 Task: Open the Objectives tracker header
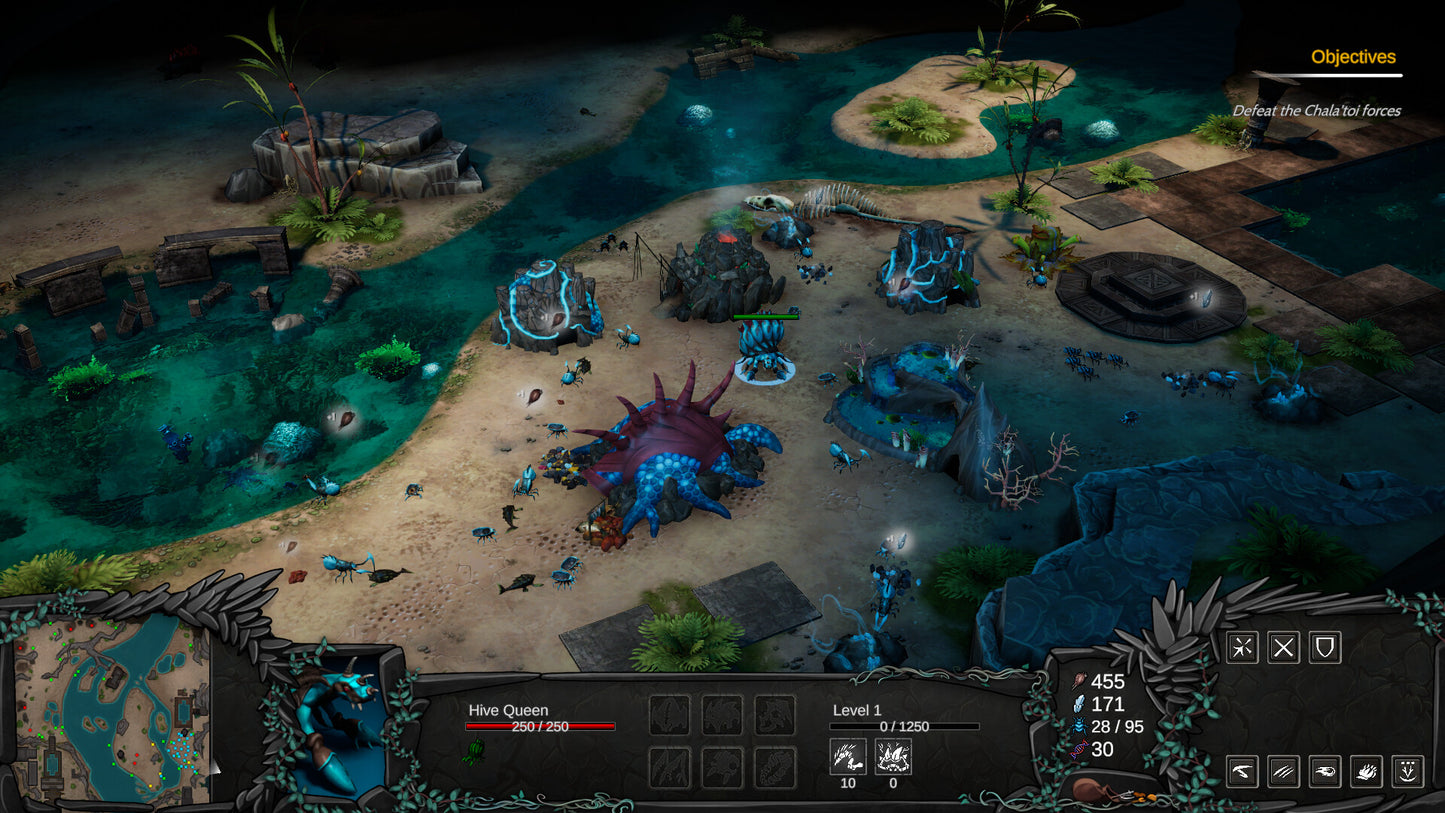1353,58
